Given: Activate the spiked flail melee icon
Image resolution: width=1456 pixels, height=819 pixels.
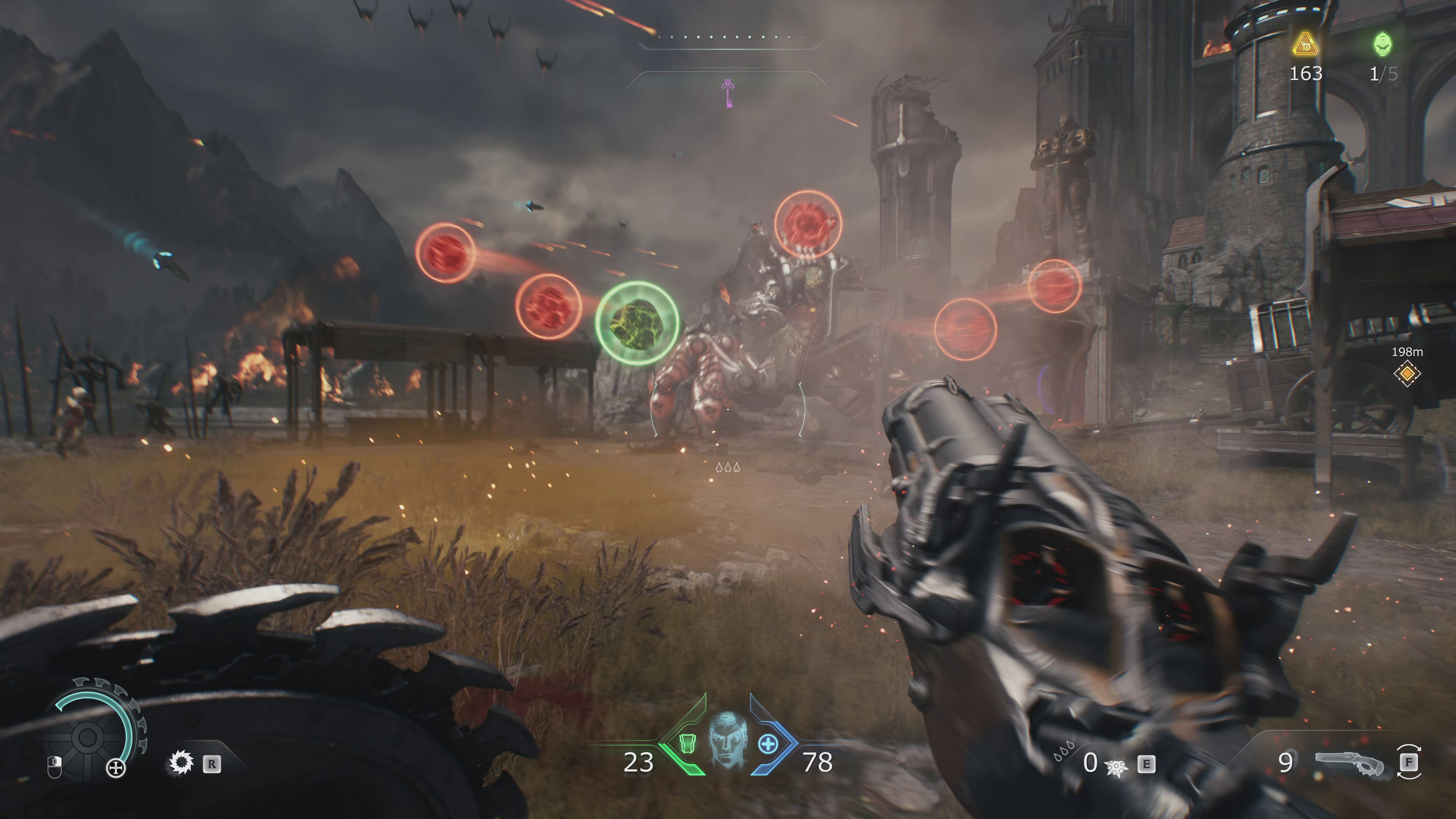Looking at the screenshot, I should click(1116, 766).
